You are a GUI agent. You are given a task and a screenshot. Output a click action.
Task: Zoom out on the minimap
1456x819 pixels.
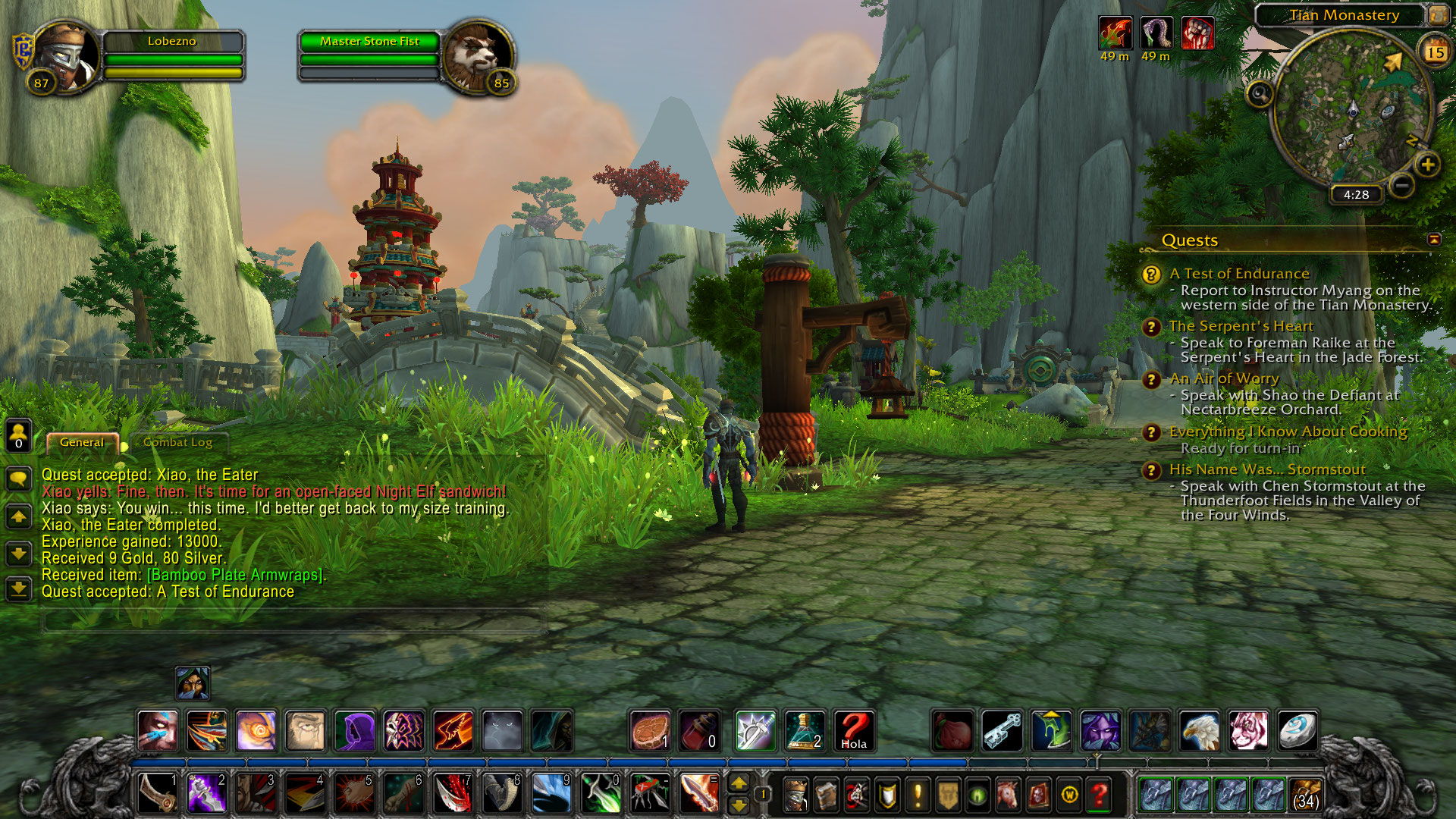click(1402, 184)
